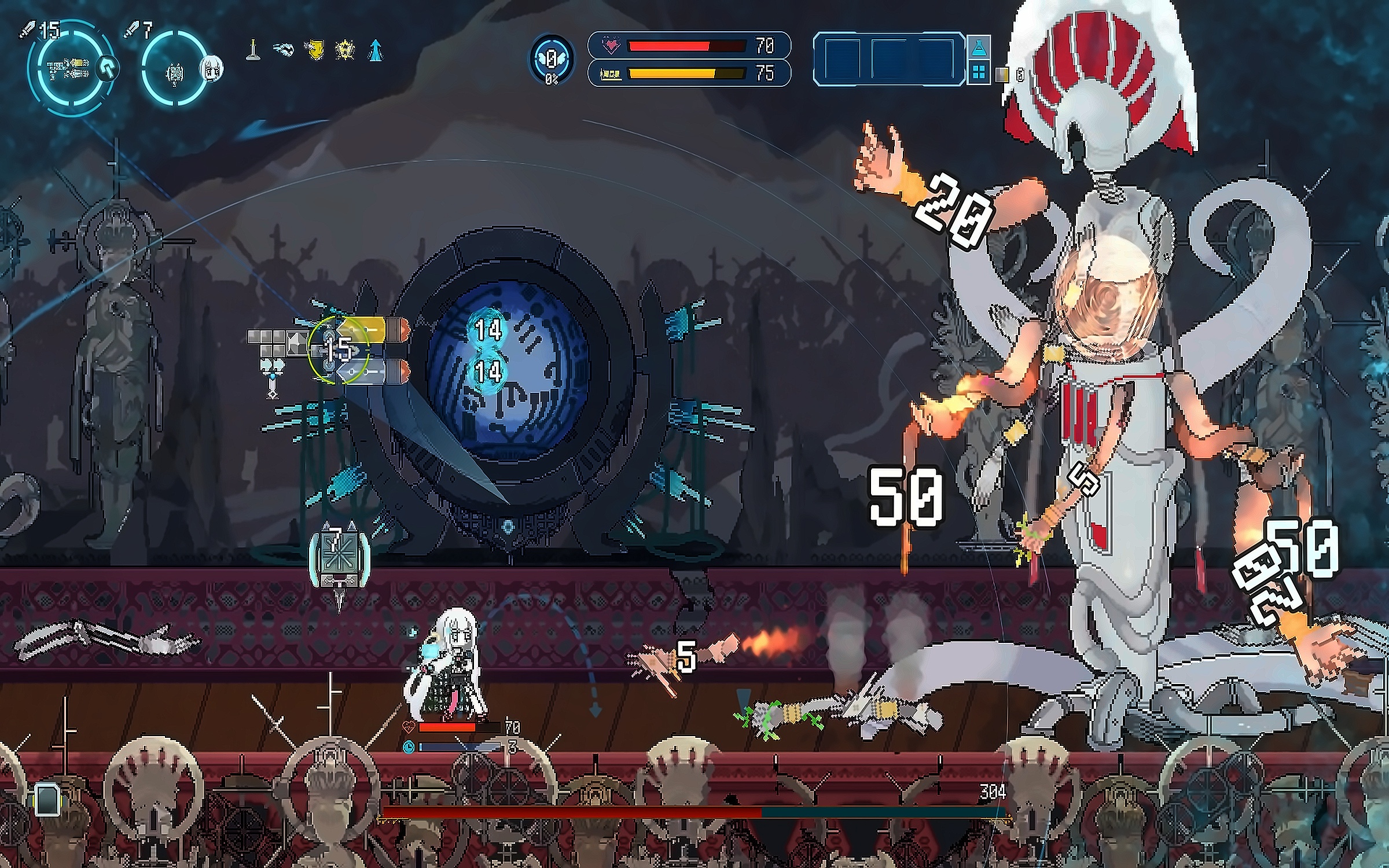1389x868 pixels.
Task: Inspect the sword-in-pedestal buff icon
Action: 252,51
